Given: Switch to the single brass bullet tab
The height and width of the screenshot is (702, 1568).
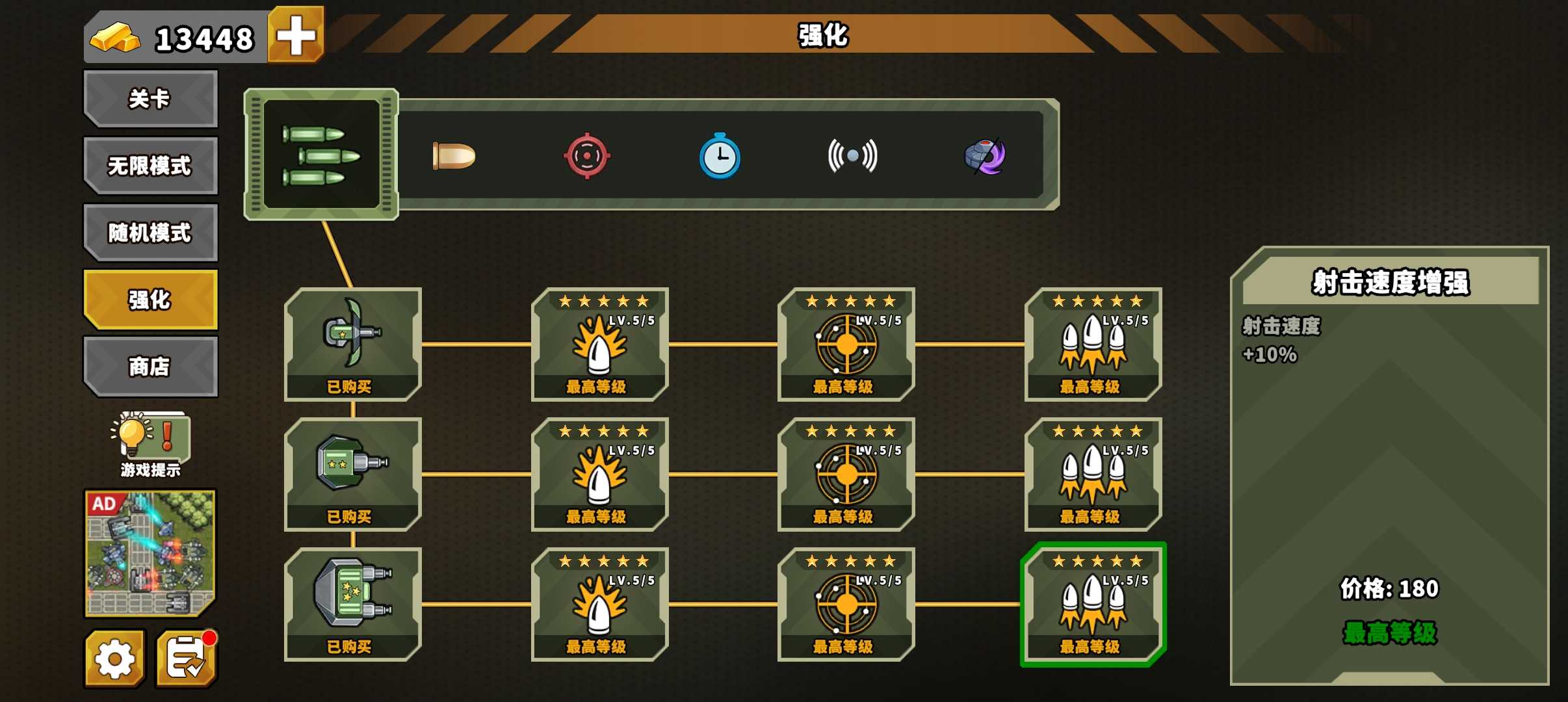Looking at the screenshot, I should 454,156.
